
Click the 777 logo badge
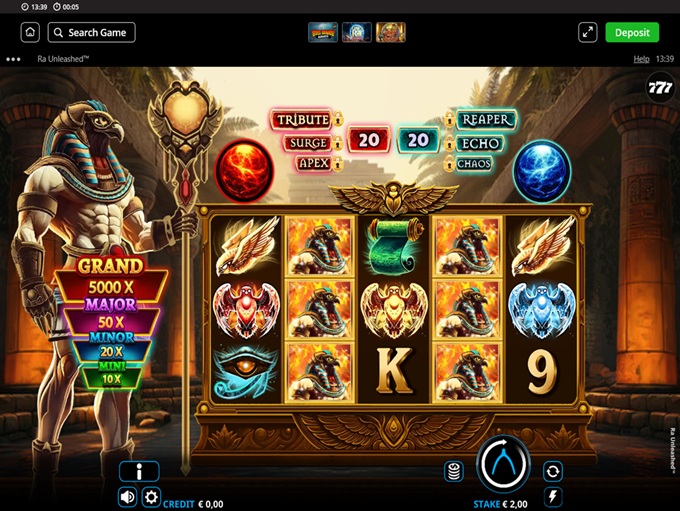pyautogui.click(x=660, y=85)
